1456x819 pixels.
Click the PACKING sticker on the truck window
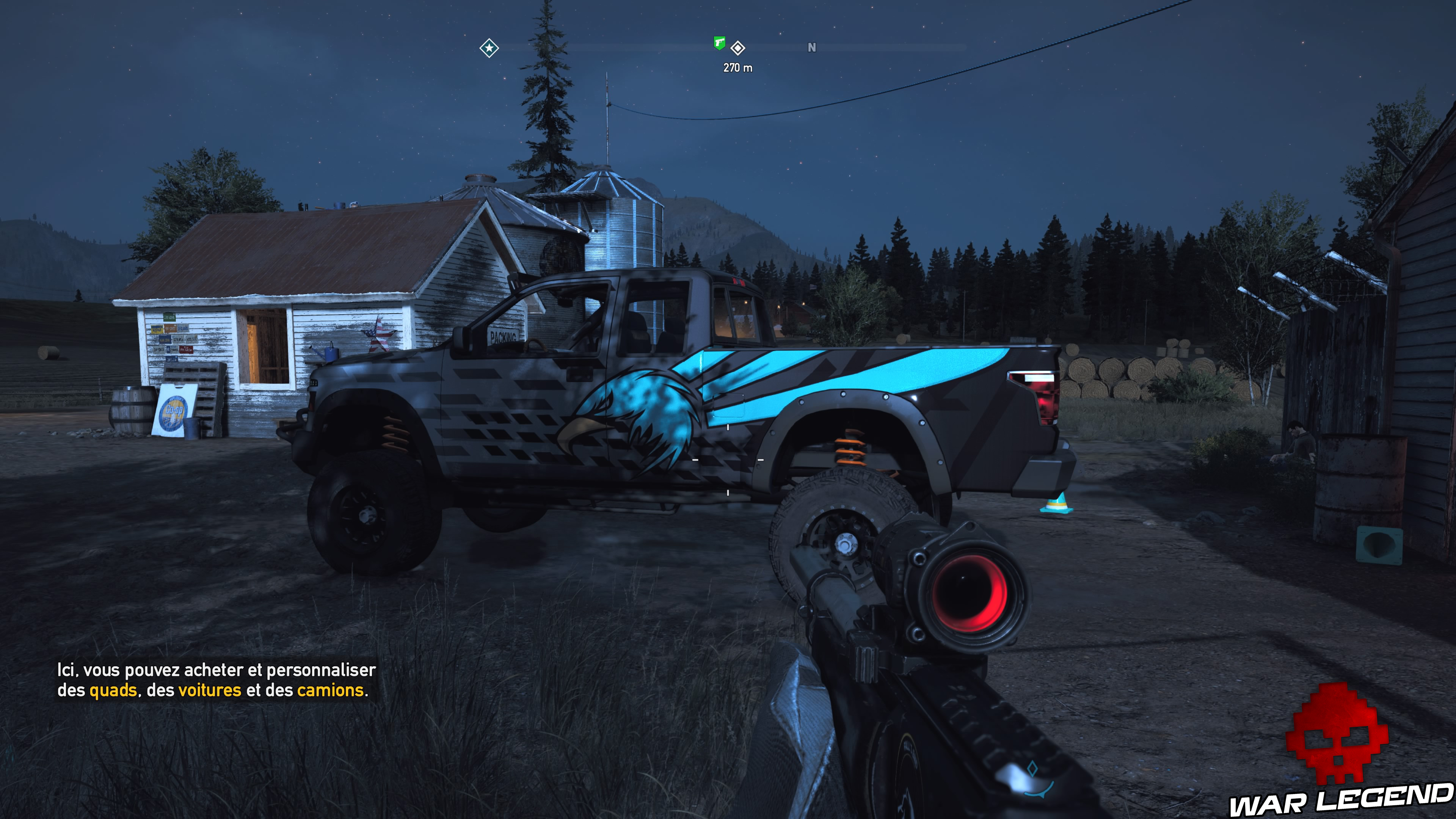click(503, 336)
